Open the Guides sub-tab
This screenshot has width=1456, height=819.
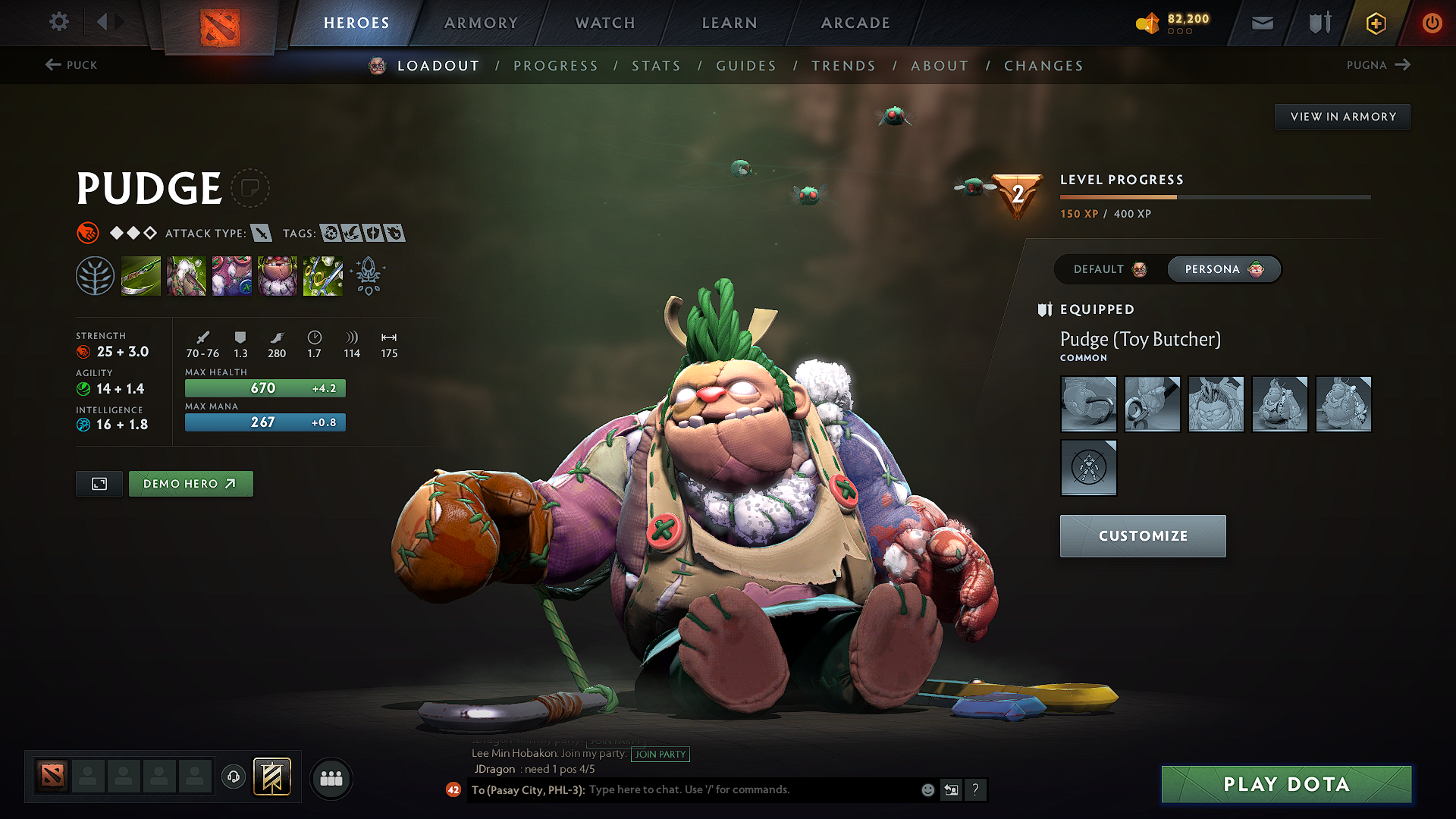(746, 66)
